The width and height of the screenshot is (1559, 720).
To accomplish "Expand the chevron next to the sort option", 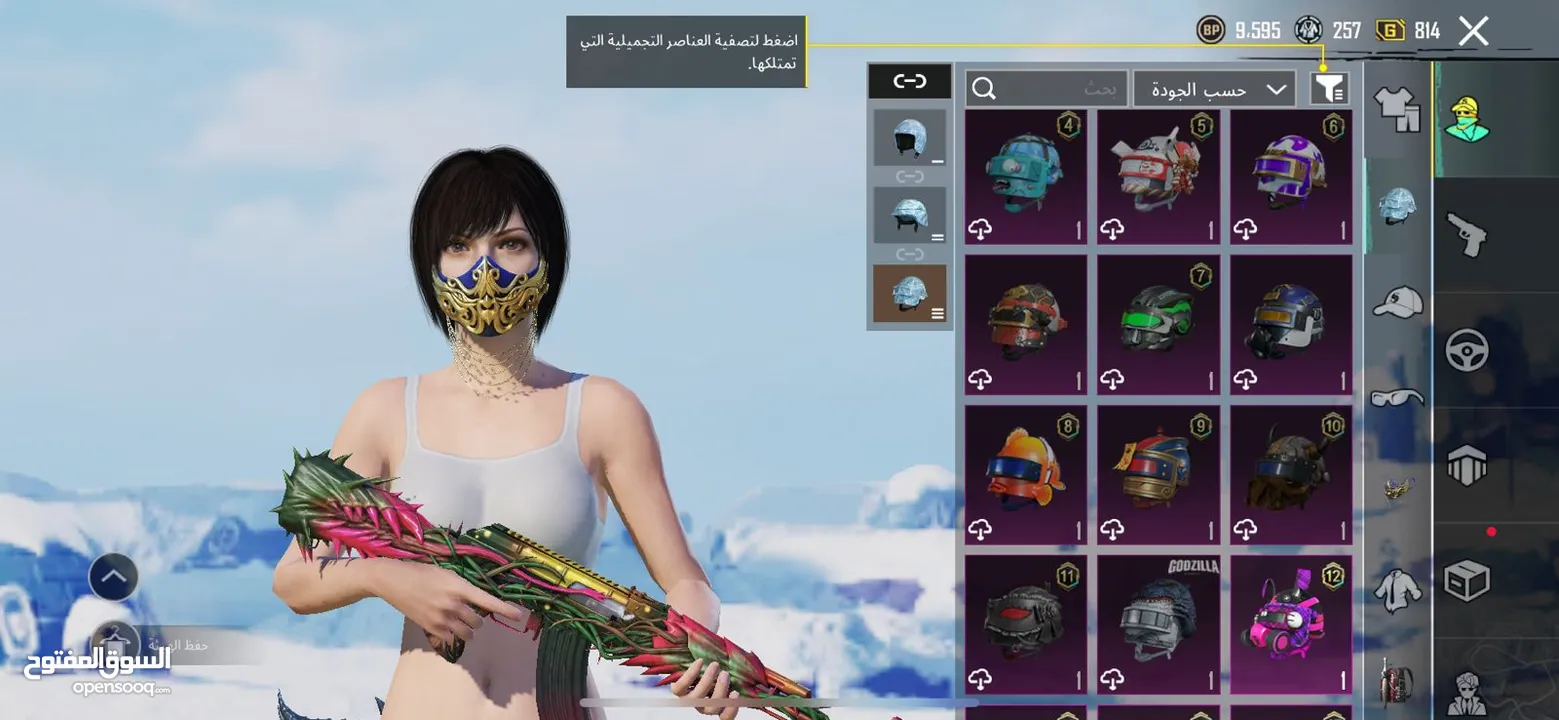I will pos(1278,89).
